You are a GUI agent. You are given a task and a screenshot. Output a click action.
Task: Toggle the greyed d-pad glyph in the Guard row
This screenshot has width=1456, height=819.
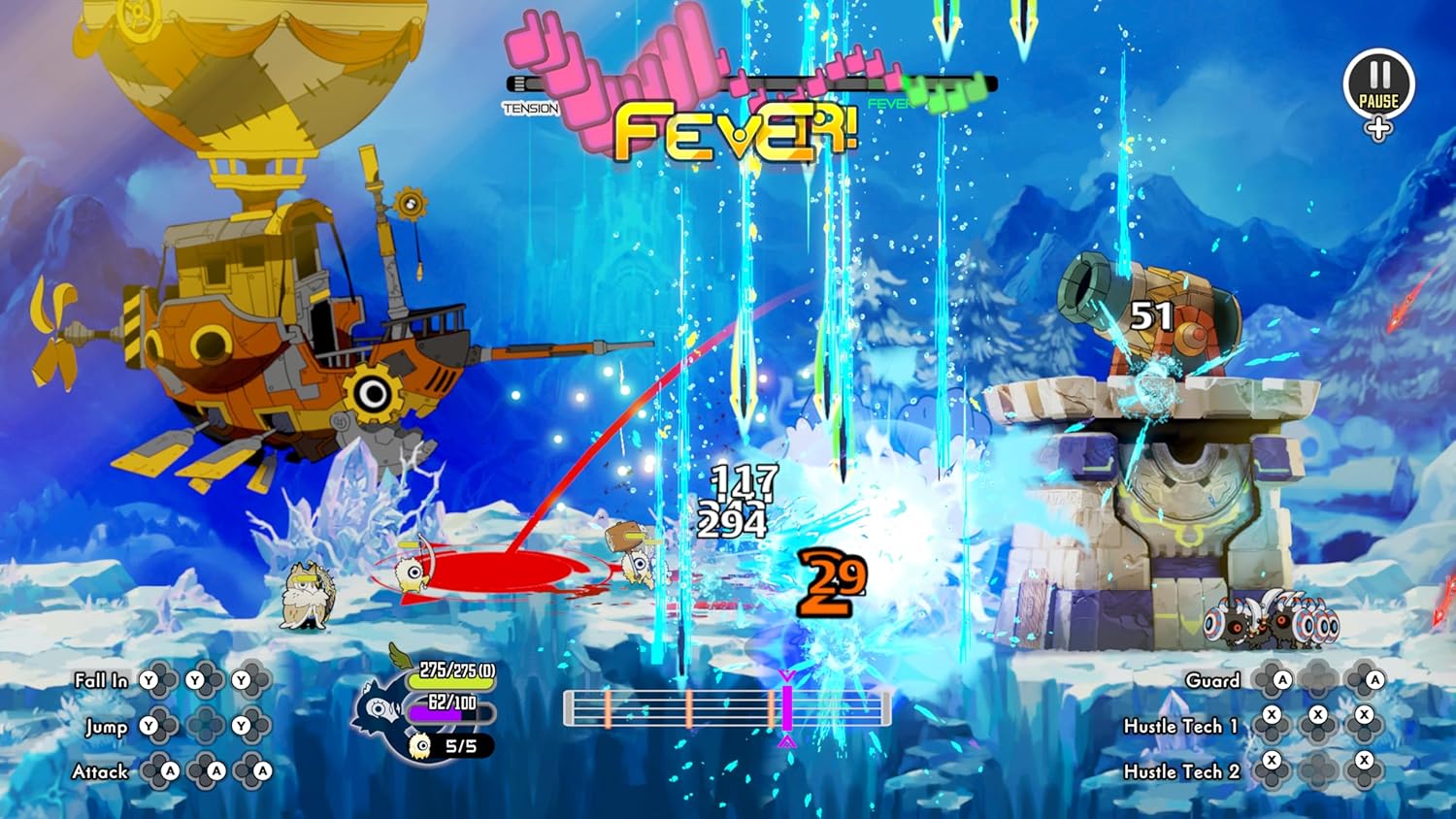[x=1316, y=679]
